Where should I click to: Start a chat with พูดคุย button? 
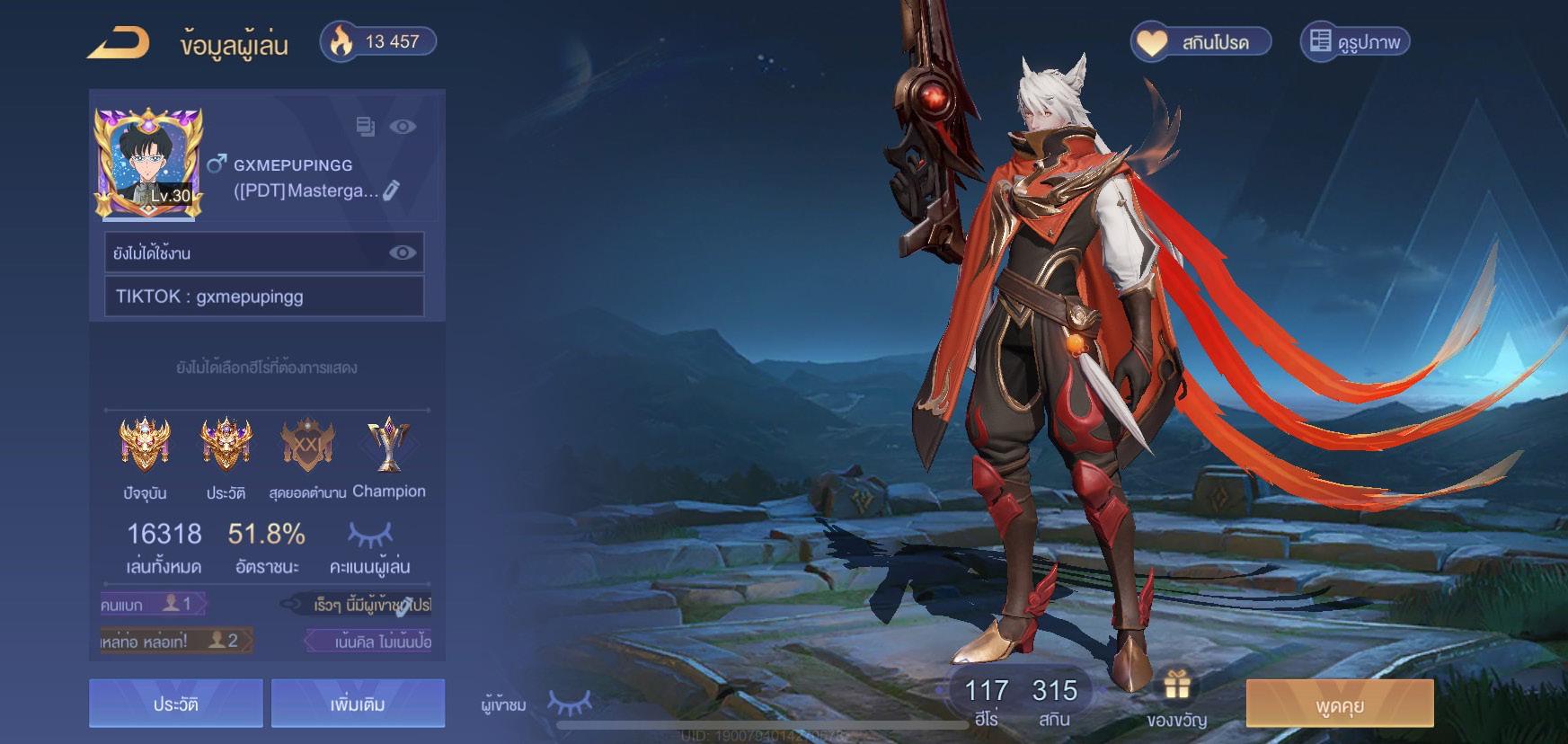pos(1339,704)
